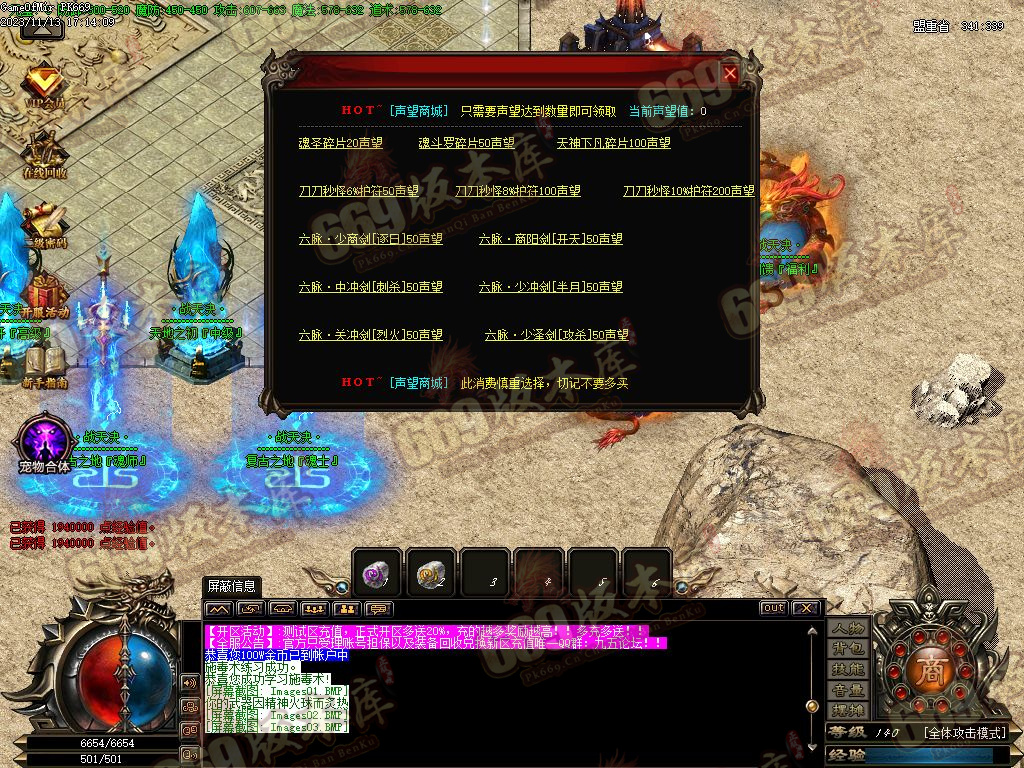The width and height of the screenshot is (1024, 768).
Task: Claim 六脉·商阳剑[开天] for 50 声望
Action: [x=550, y=239]
